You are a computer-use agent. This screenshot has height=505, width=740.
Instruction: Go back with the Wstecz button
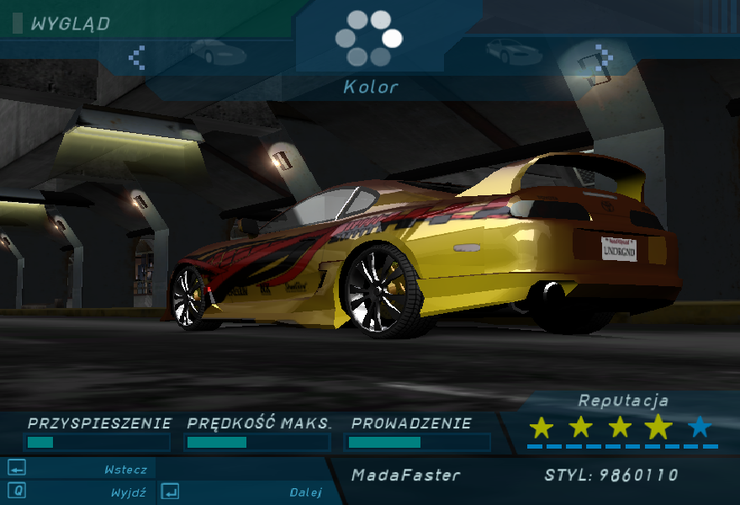point(80,469)
